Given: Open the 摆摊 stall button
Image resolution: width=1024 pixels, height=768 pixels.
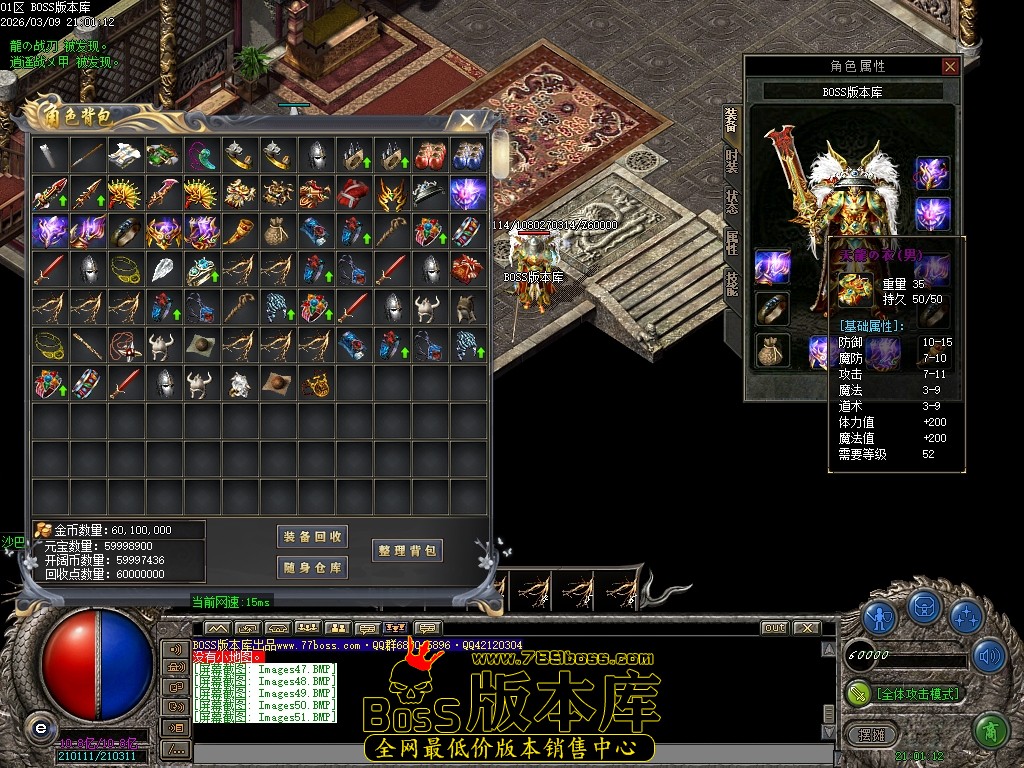Looking at the screenshot, I should click(865, 733).
